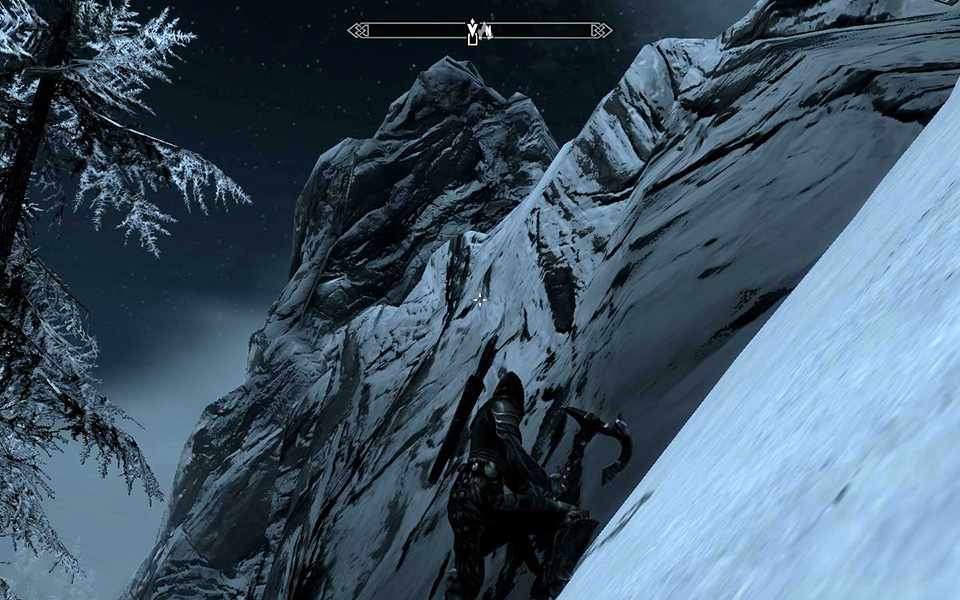Select the quest arrow marker on the compass
This screenshot has width=960, height=600.
tap(472, 30)
